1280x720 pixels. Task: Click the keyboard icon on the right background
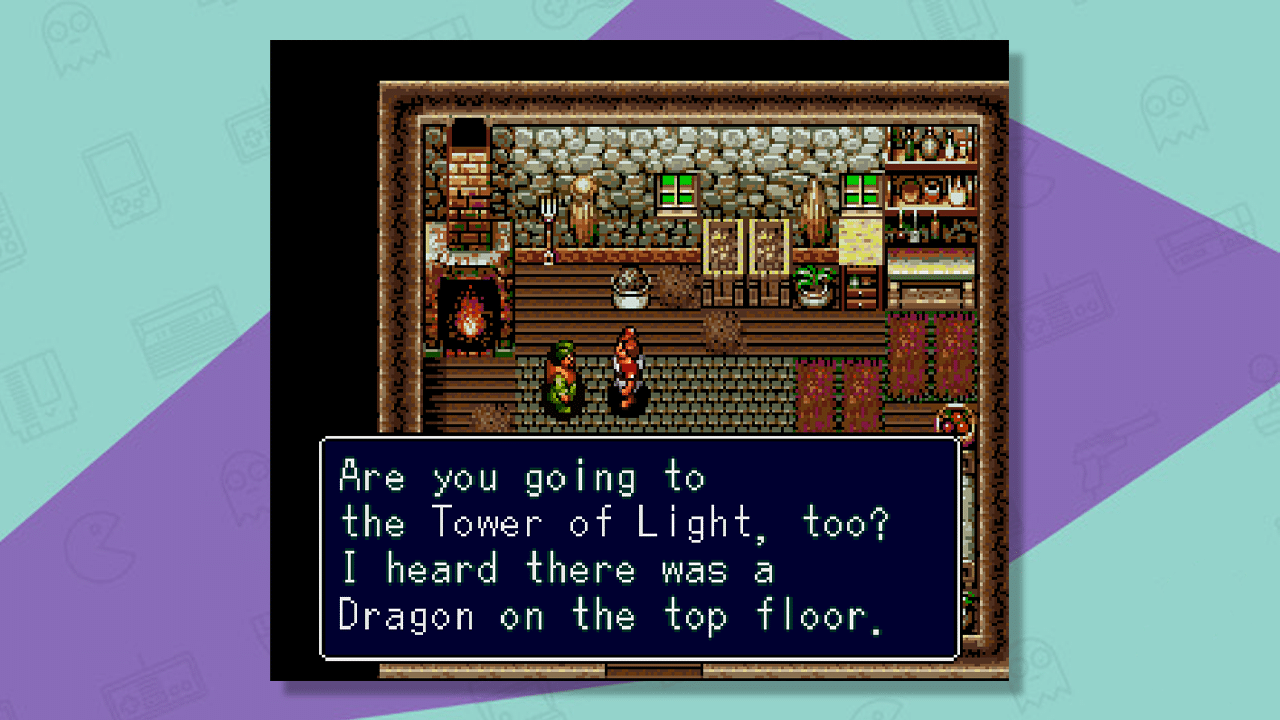(x=1196, y=244)
